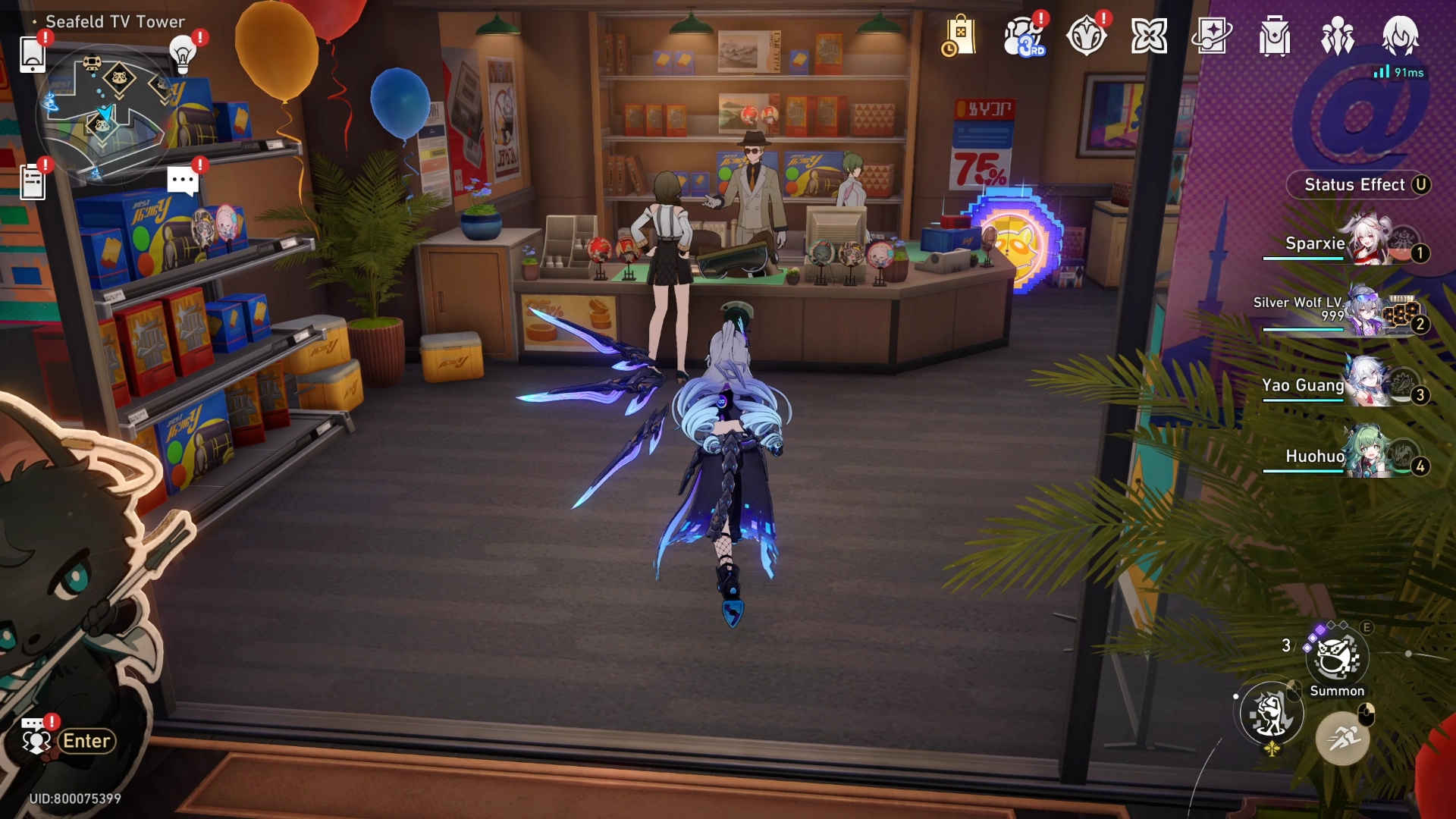
Task: Open the four-petal star icon
Action: [x=1149, y=36]
